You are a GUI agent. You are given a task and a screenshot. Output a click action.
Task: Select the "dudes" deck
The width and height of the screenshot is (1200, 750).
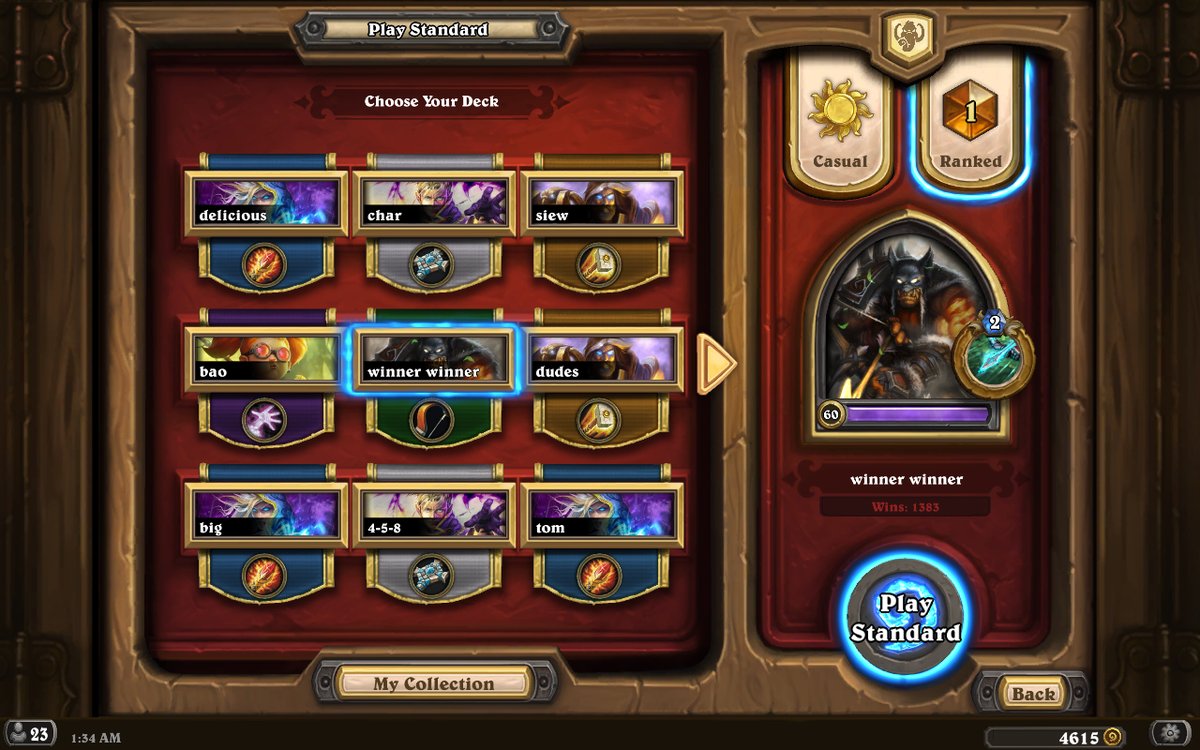click(601, 359)
